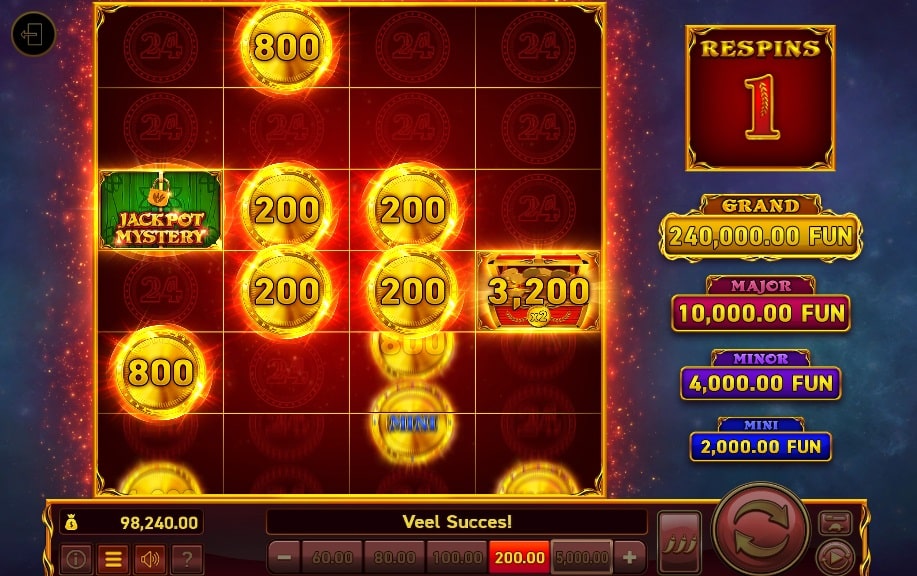The width and height of the screenshot is (917, 576).
Task: Decrease bet with the minus button
Action: pyautogui.click(x=284, y=557)
